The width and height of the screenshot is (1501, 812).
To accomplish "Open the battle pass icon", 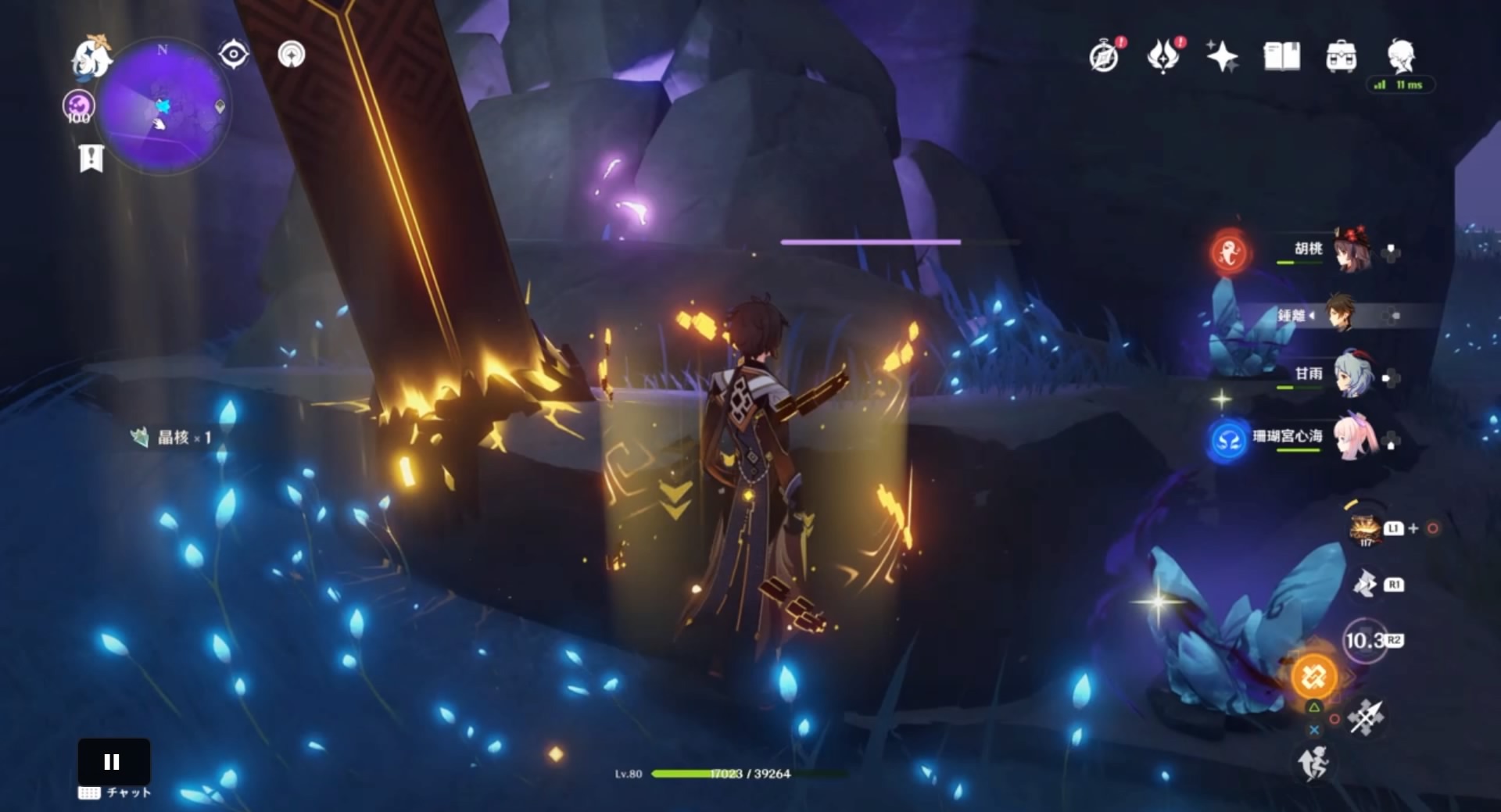I will coord(1163,56).
